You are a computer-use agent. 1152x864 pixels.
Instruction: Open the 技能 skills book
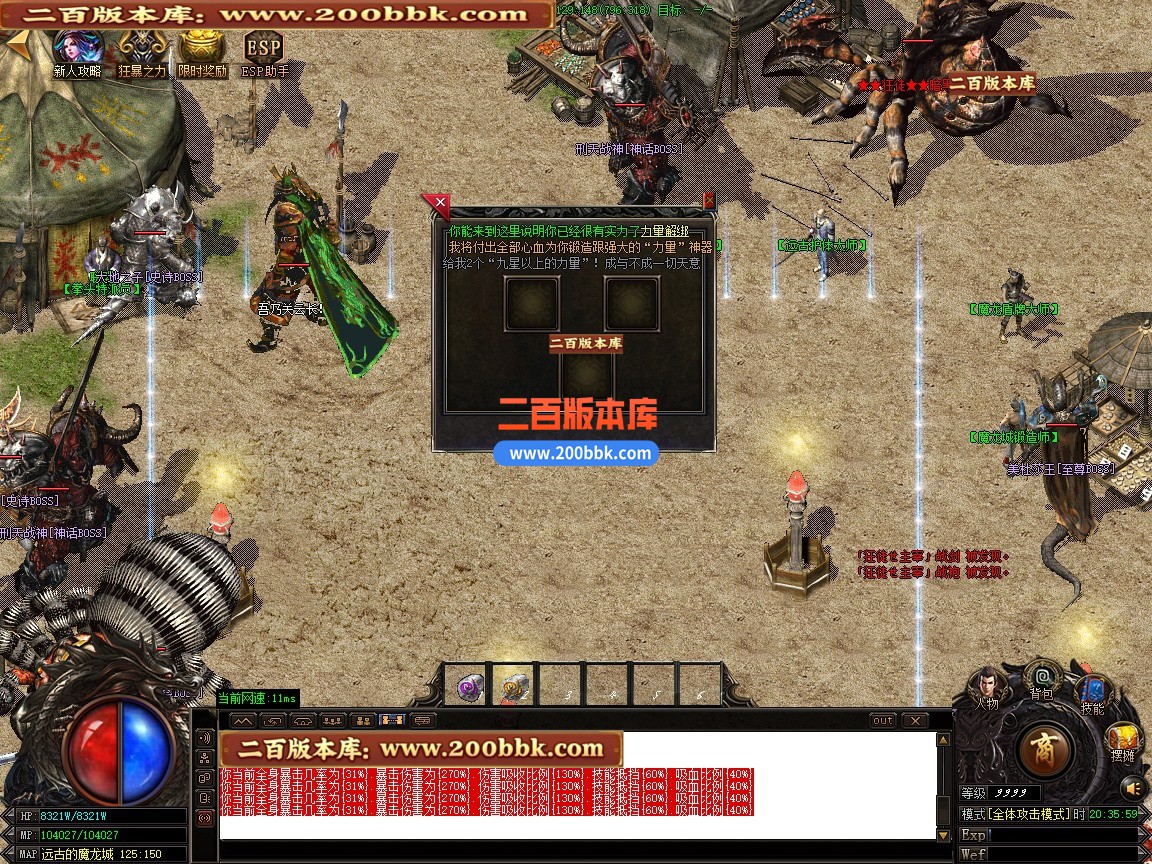pyautogui.click(x=1092, y=692)
